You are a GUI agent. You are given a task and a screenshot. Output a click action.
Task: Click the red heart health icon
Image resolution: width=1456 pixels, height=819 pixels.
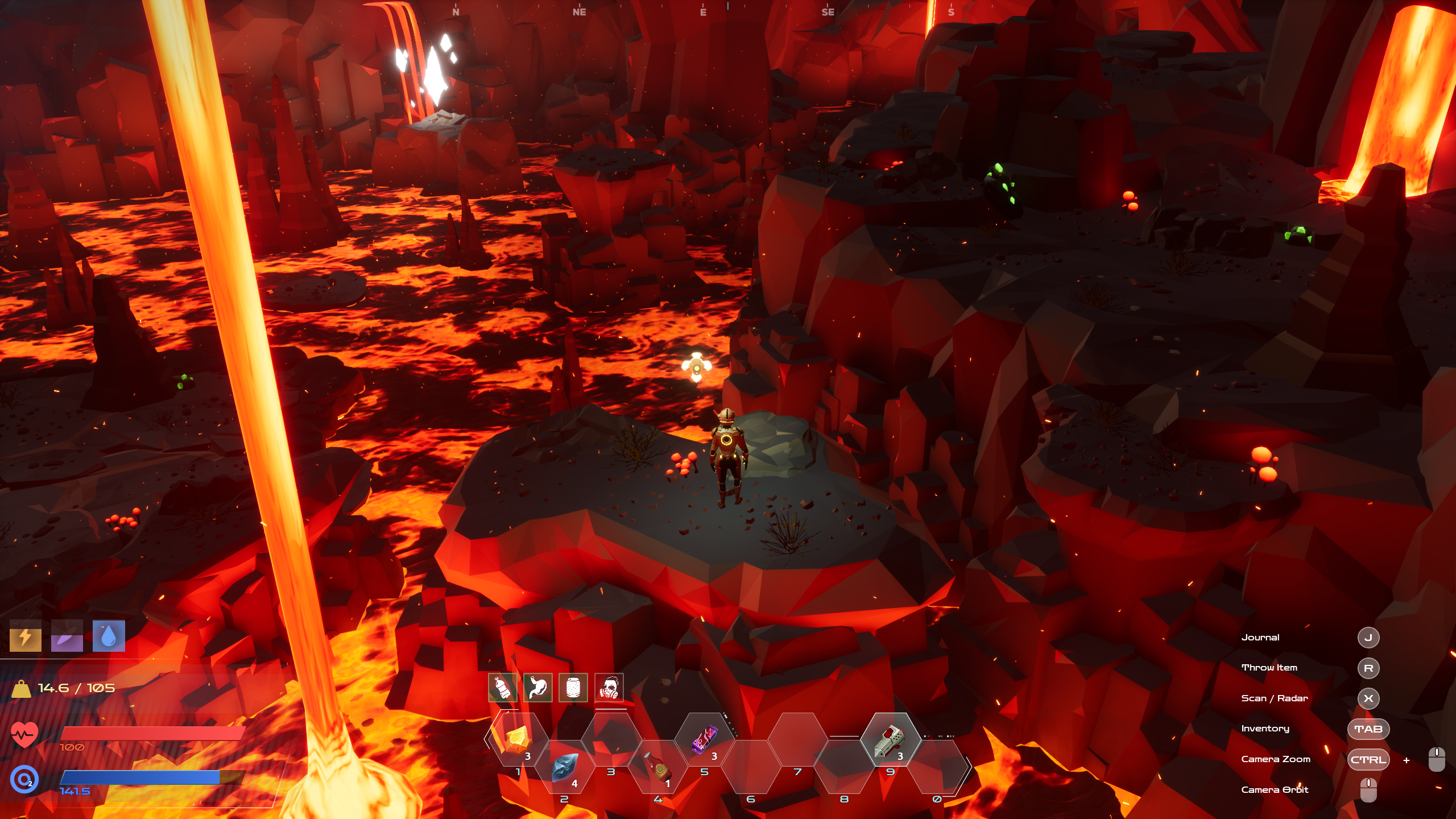(25, 734)
